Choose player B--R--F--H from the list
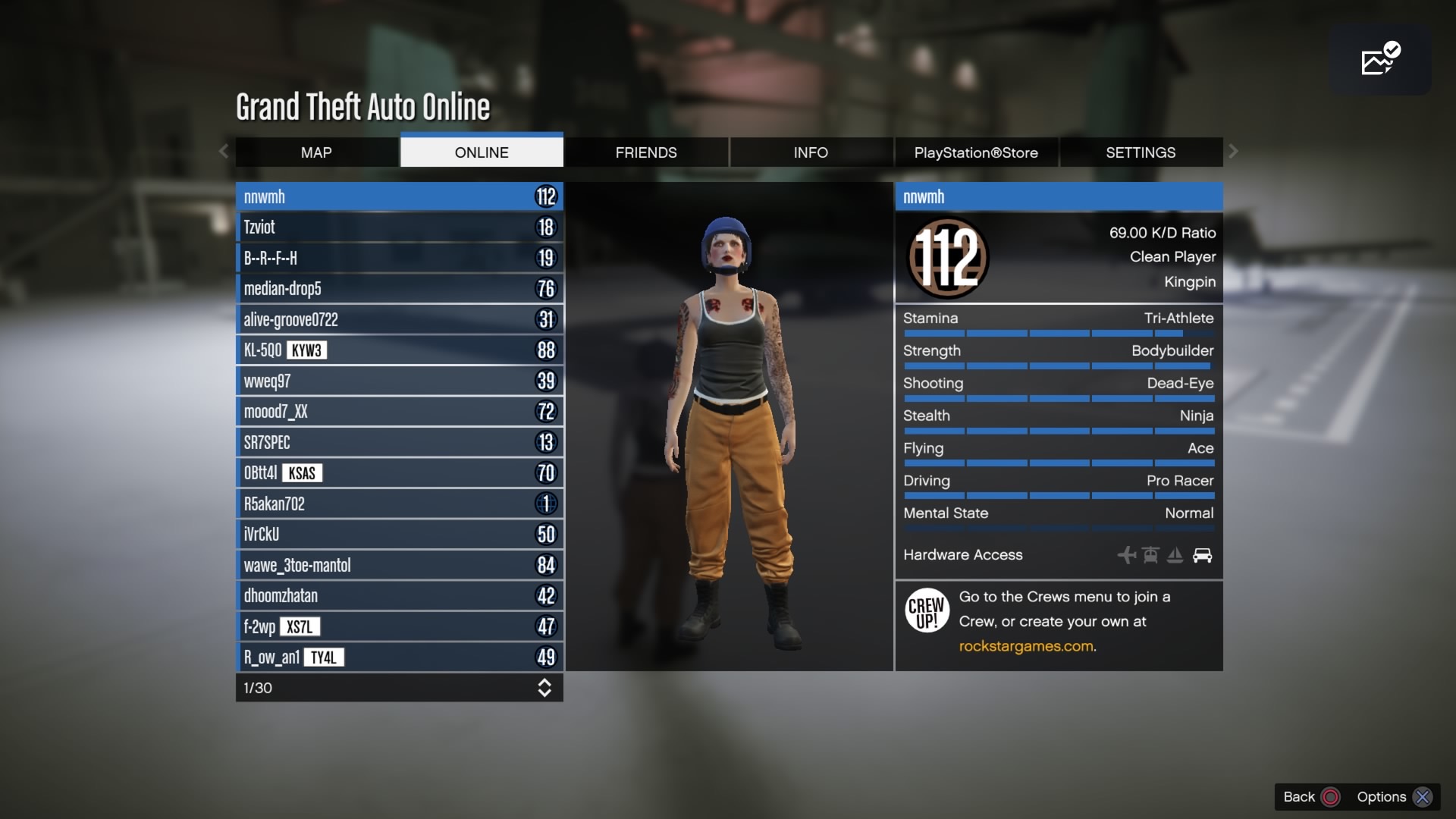The height and width of the screenshot is (819, 1456). (x=399, y=258)
